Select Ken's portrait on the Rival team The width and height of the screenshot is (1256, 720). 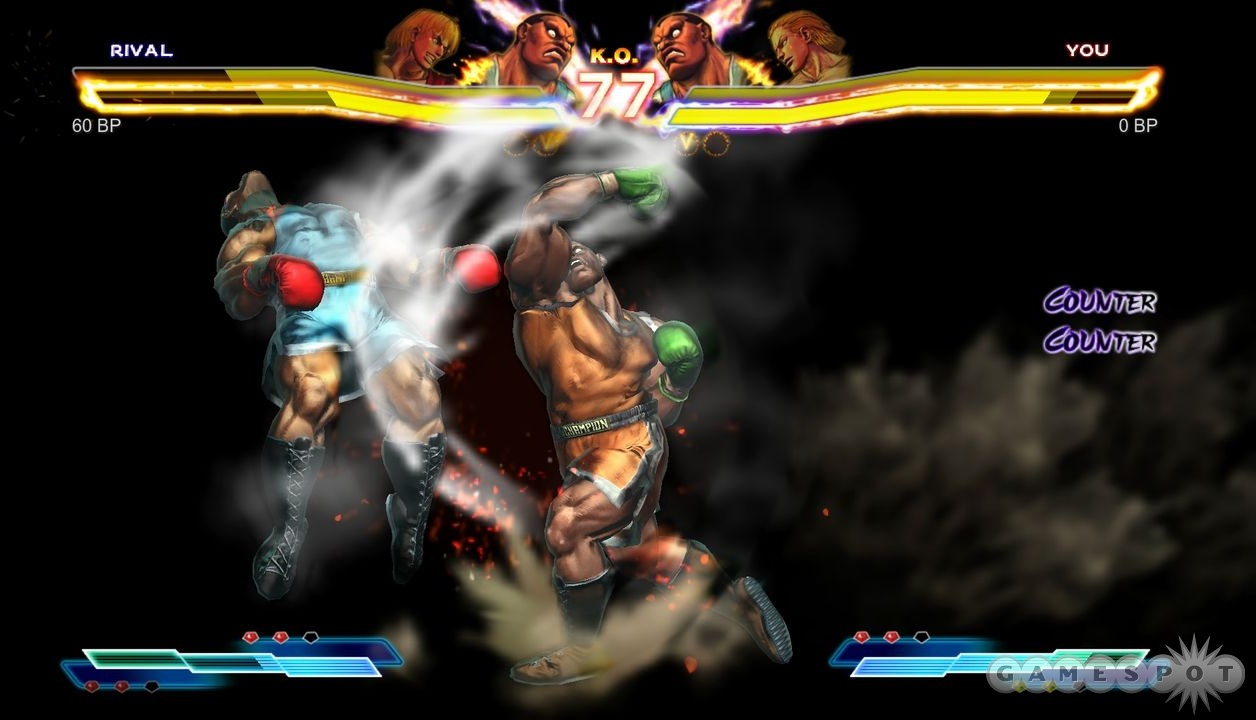coord(412,45)
